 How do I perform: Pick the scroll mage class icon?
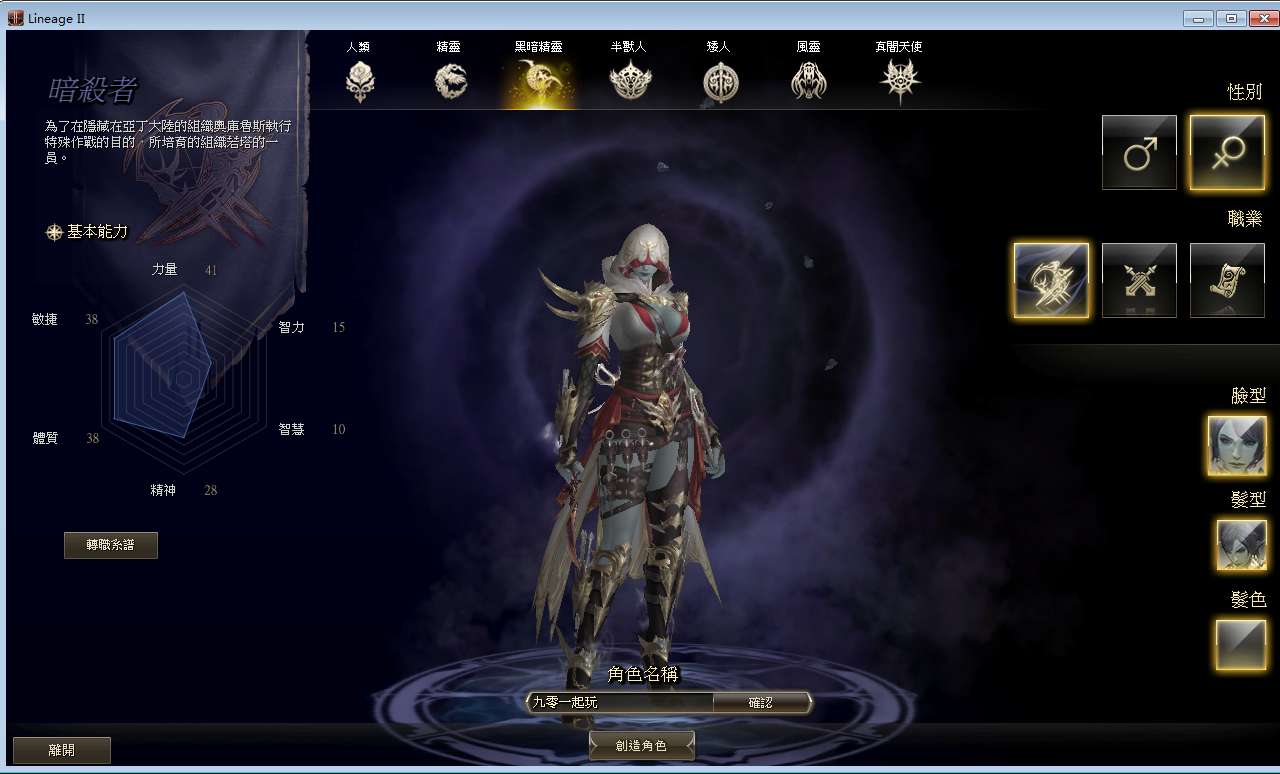tap(1227, 280)
